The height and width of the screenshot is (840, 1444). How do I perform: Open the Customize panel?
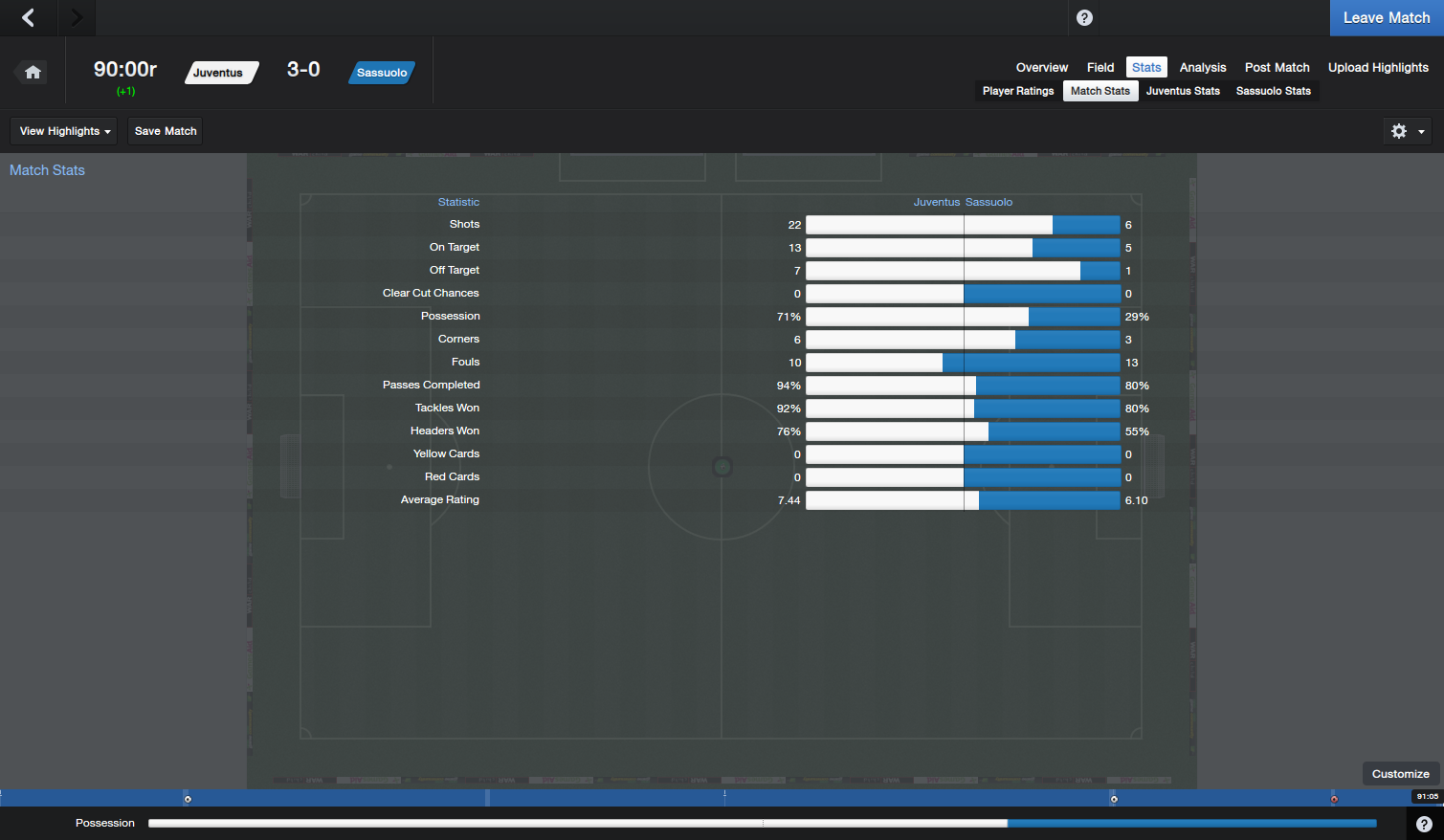1400,773
